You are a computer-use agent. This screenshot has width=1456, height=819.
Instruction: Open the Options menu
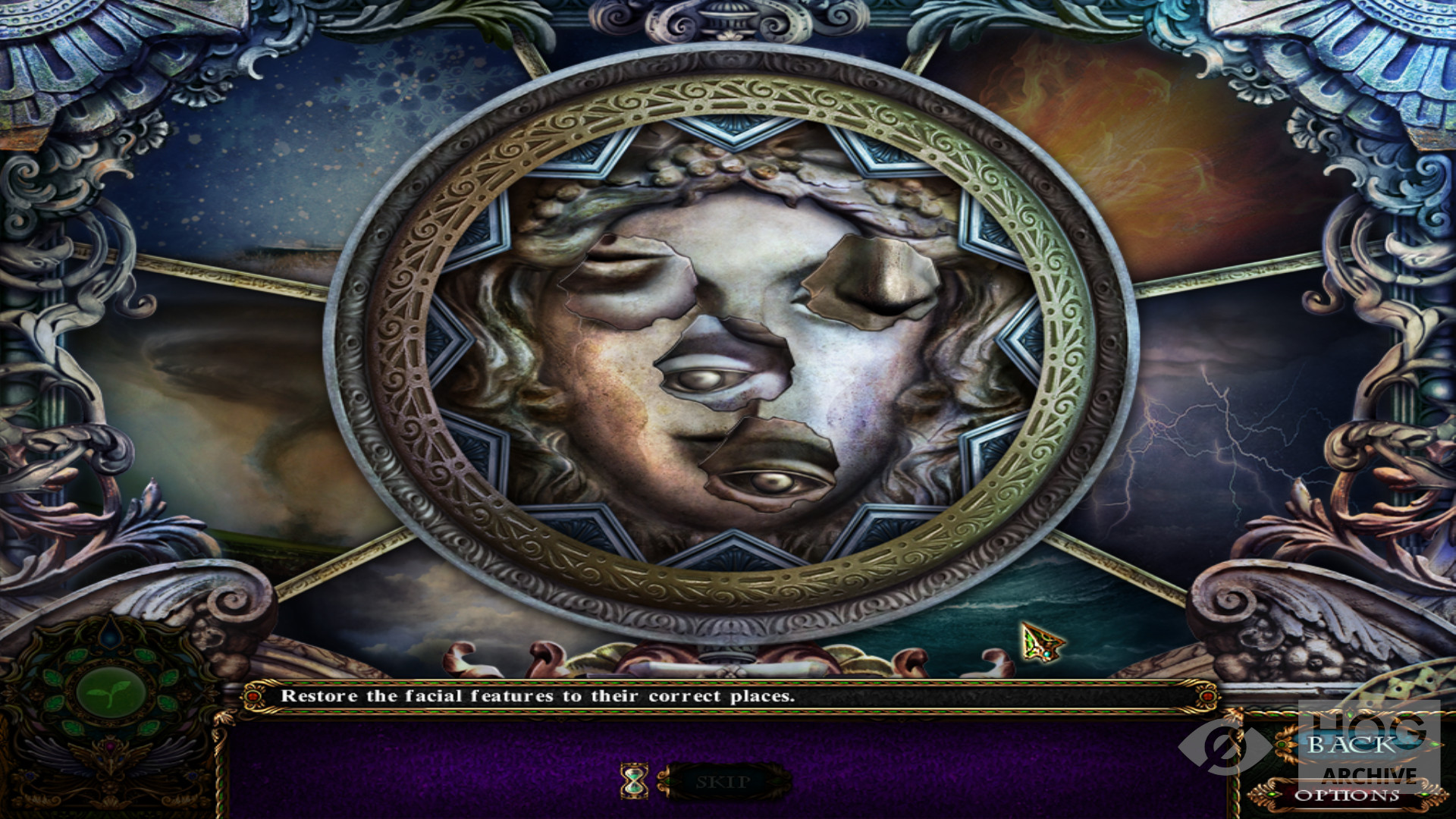click(x=1347, y=795)
